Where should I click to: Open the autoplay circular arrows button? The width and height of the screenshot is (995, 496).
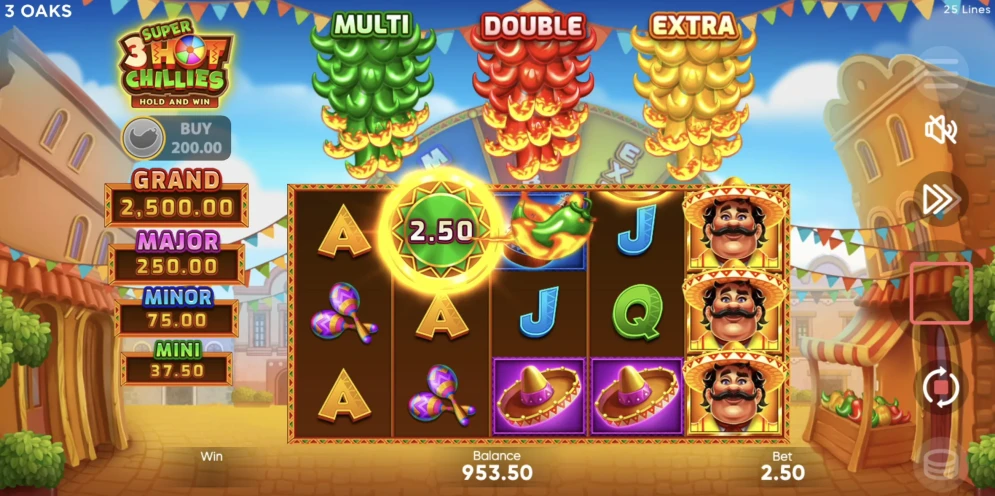(941, 386)
